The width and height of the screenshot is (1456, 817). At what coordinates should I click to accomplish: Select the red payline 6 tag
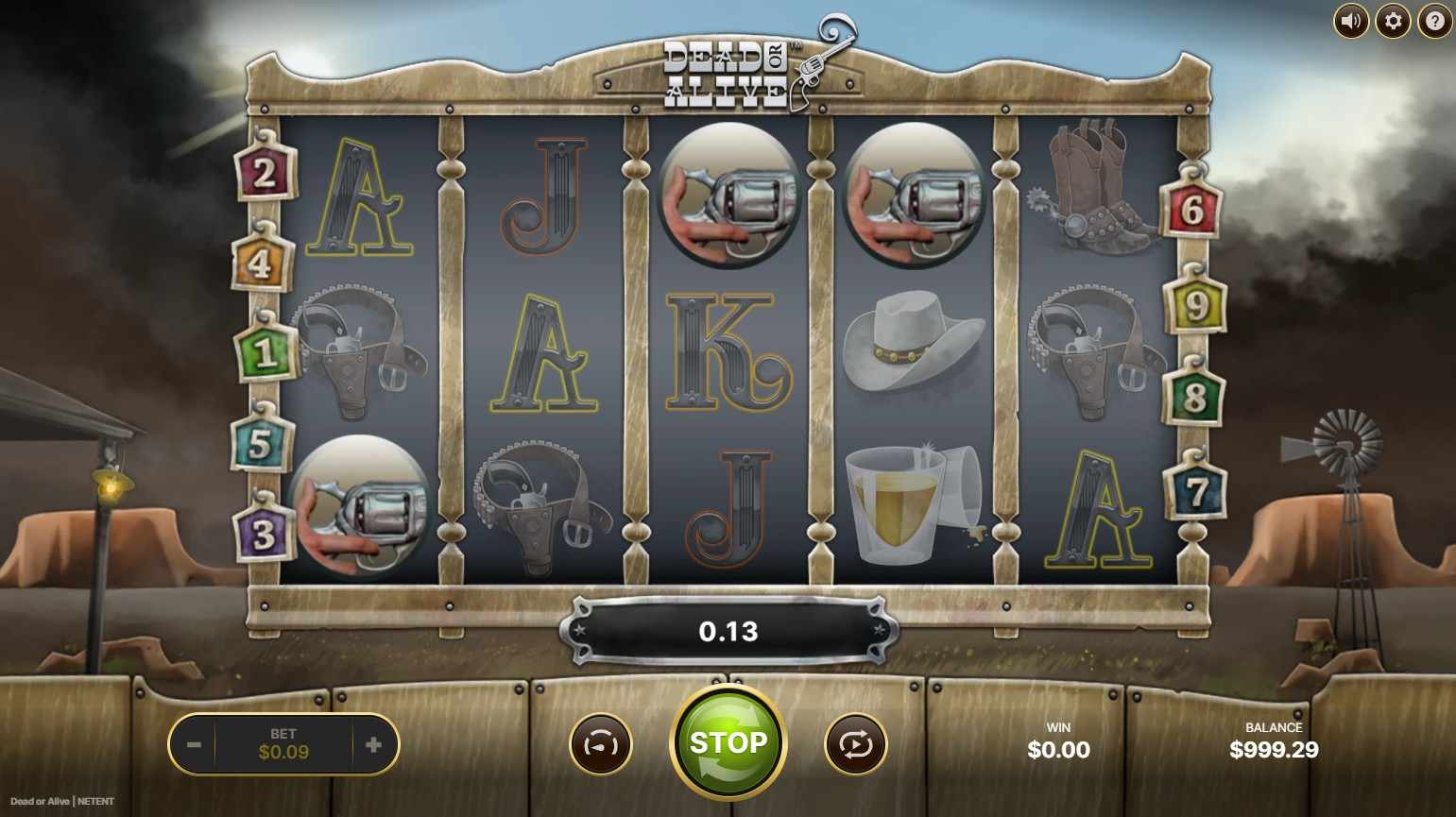point(1191,210)
